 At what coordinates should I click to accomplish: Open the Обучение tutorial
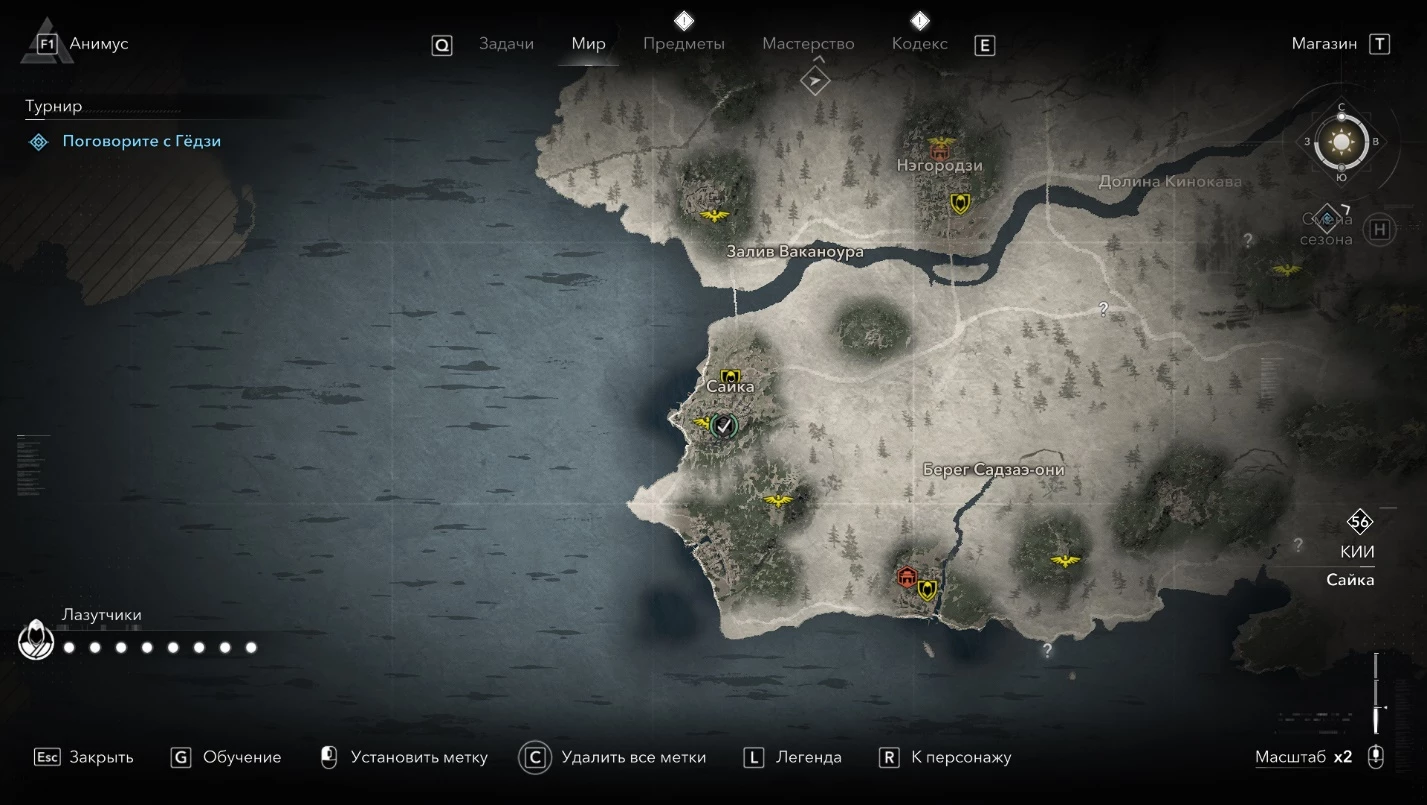pyautogui.click(x=242, y=757)
